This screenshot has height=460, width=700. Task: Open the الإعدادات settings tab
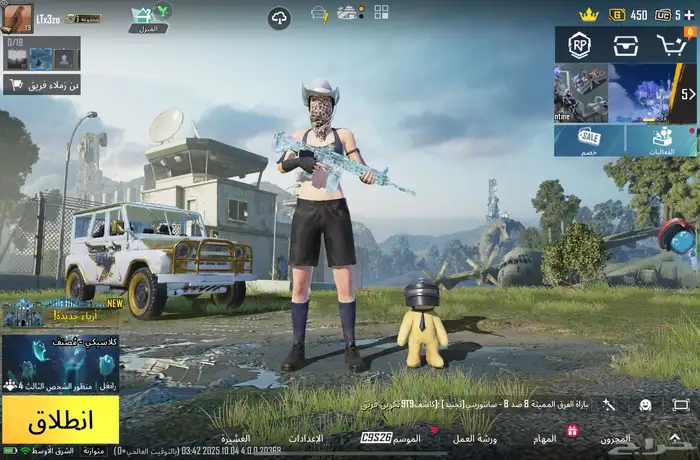[305, 438]
